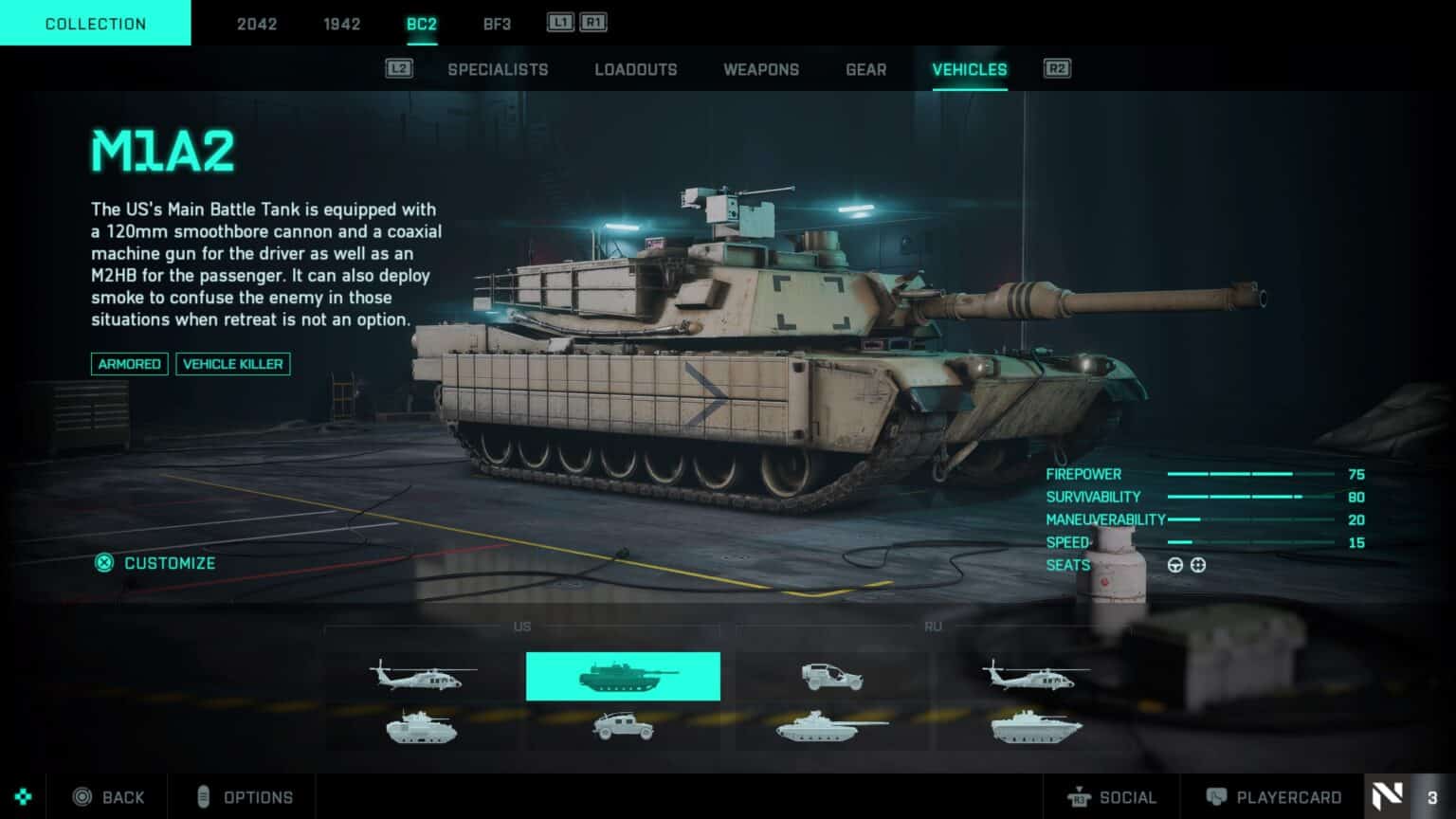Choose the RU T-90 tank icon
The image size is (1456, 819).
pos(832,728)
